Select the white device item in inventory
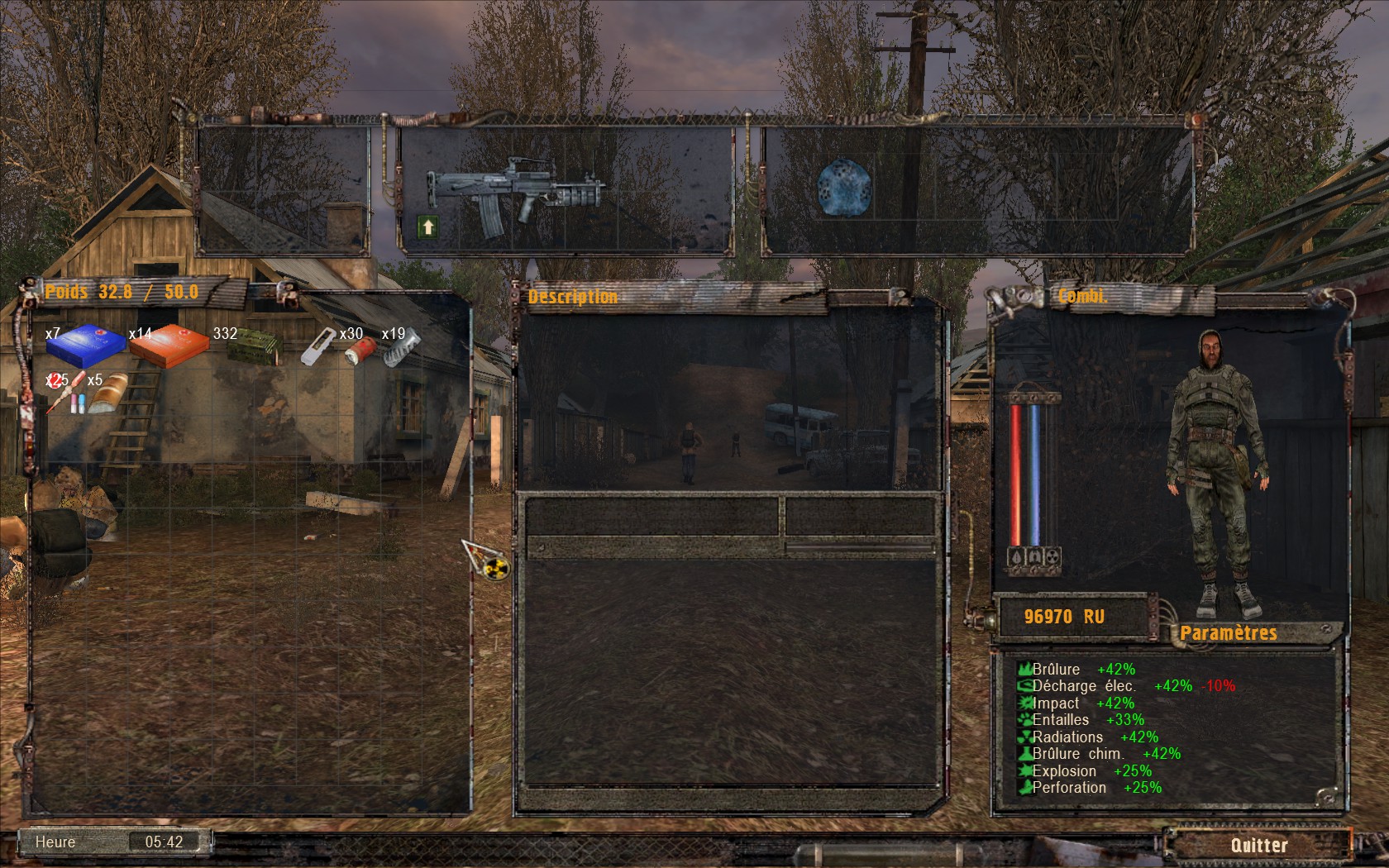 [317, 347]
